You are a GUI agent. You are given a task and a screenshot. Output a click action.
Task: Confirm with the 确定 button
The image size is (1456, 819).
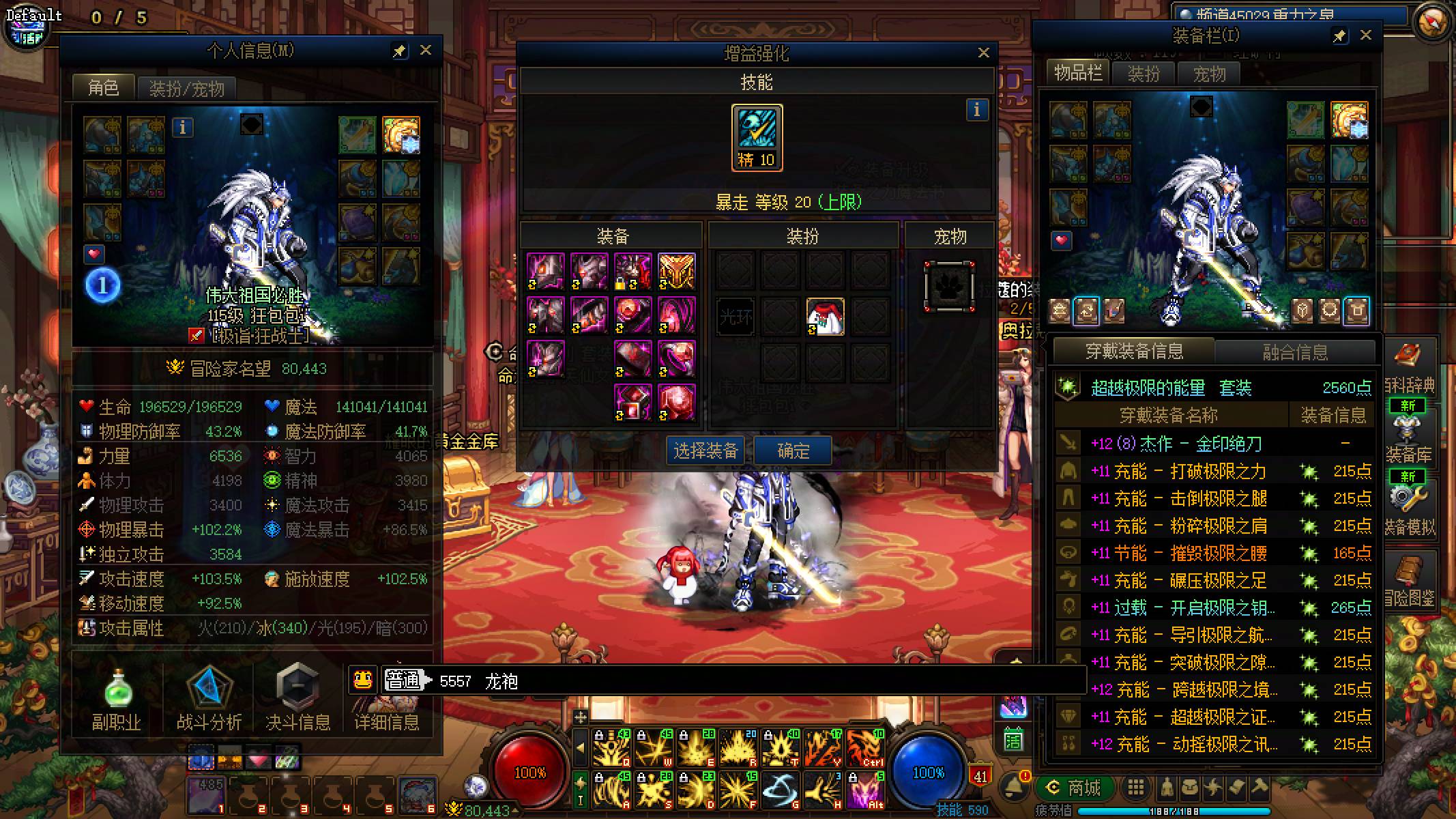pyautogui.click(x=793, y=450)
